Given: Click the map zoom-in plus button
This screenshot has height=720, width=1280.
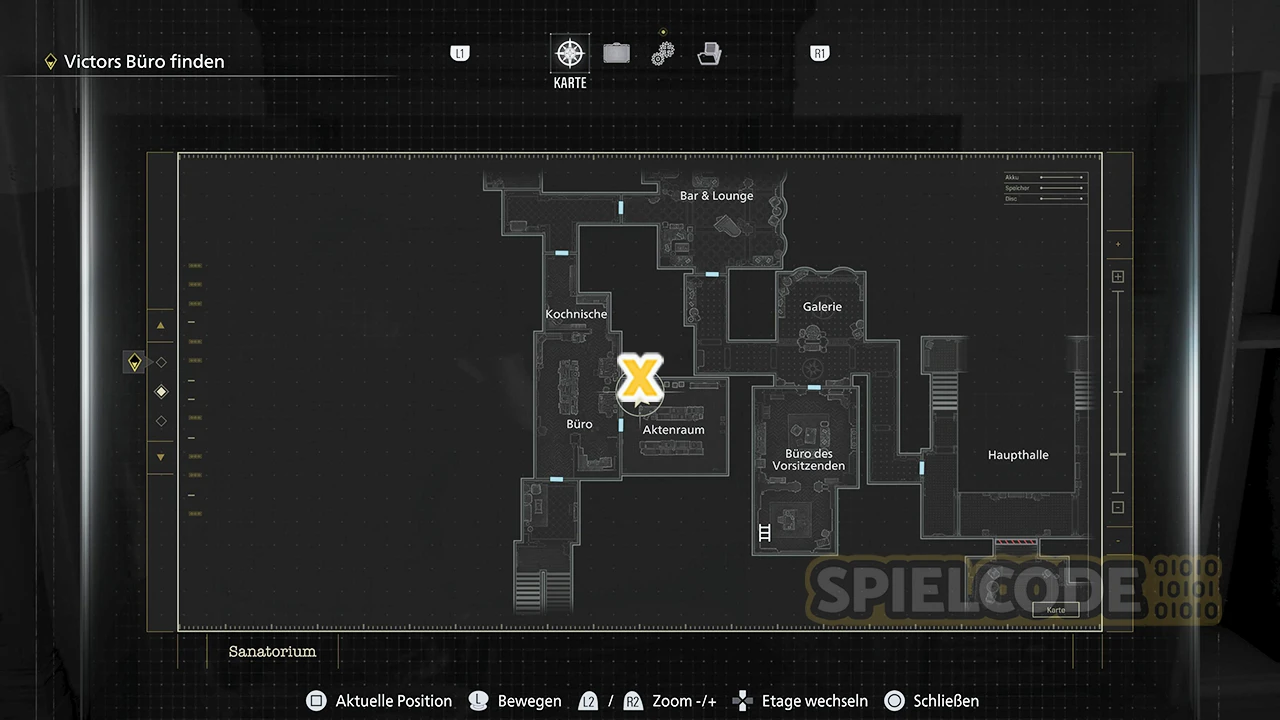Looking at the screenshot, I should [1118, 277].
